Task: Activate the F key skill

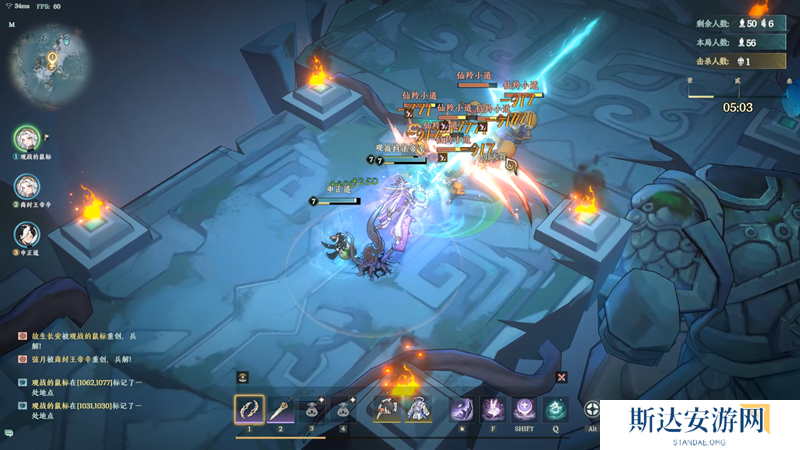Action: (x=493, y=410)
